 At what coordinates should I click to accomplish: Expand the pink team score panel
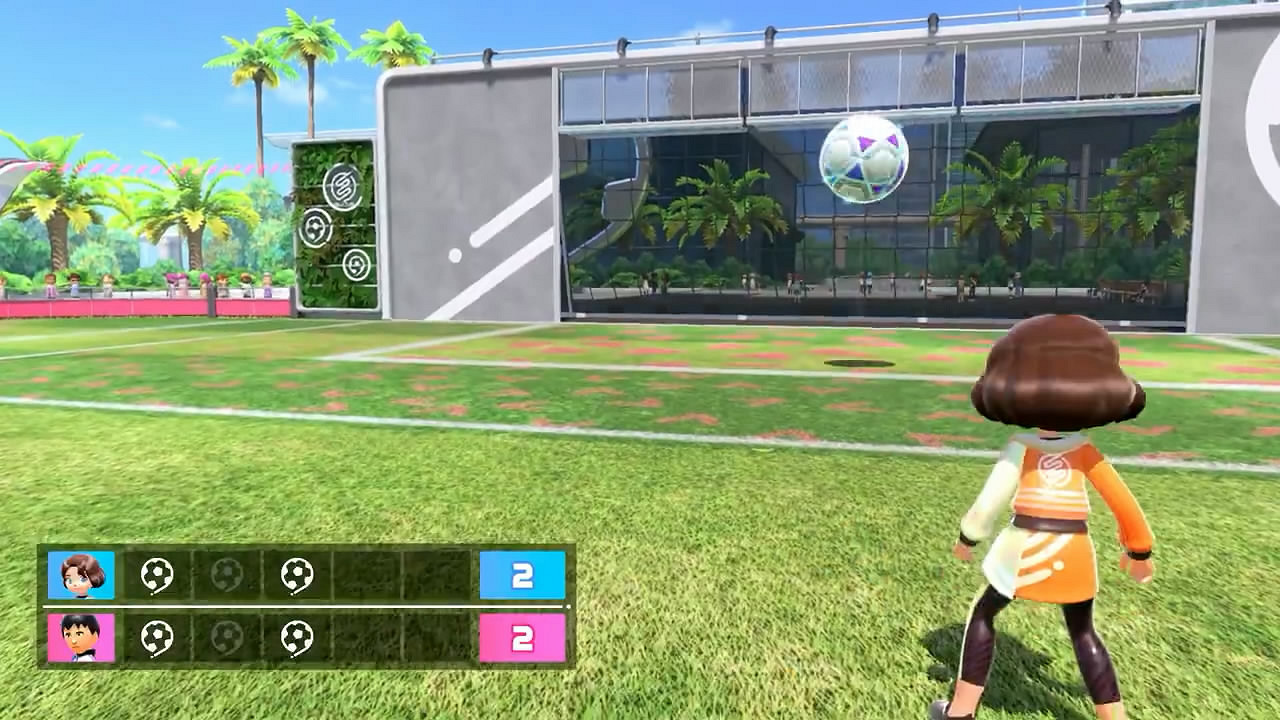point(521,638)
